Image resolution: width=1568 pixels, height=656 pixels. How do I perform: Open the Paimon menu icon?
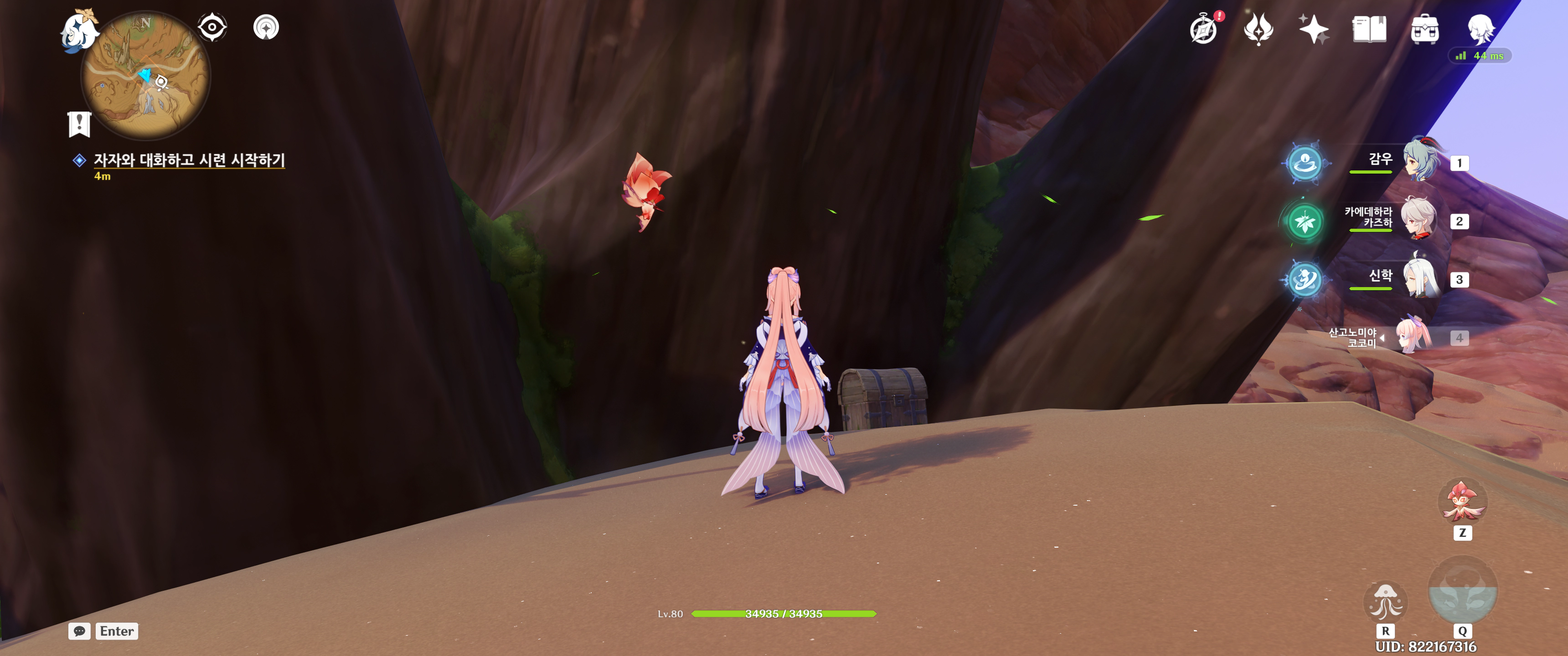coord(79,31)
